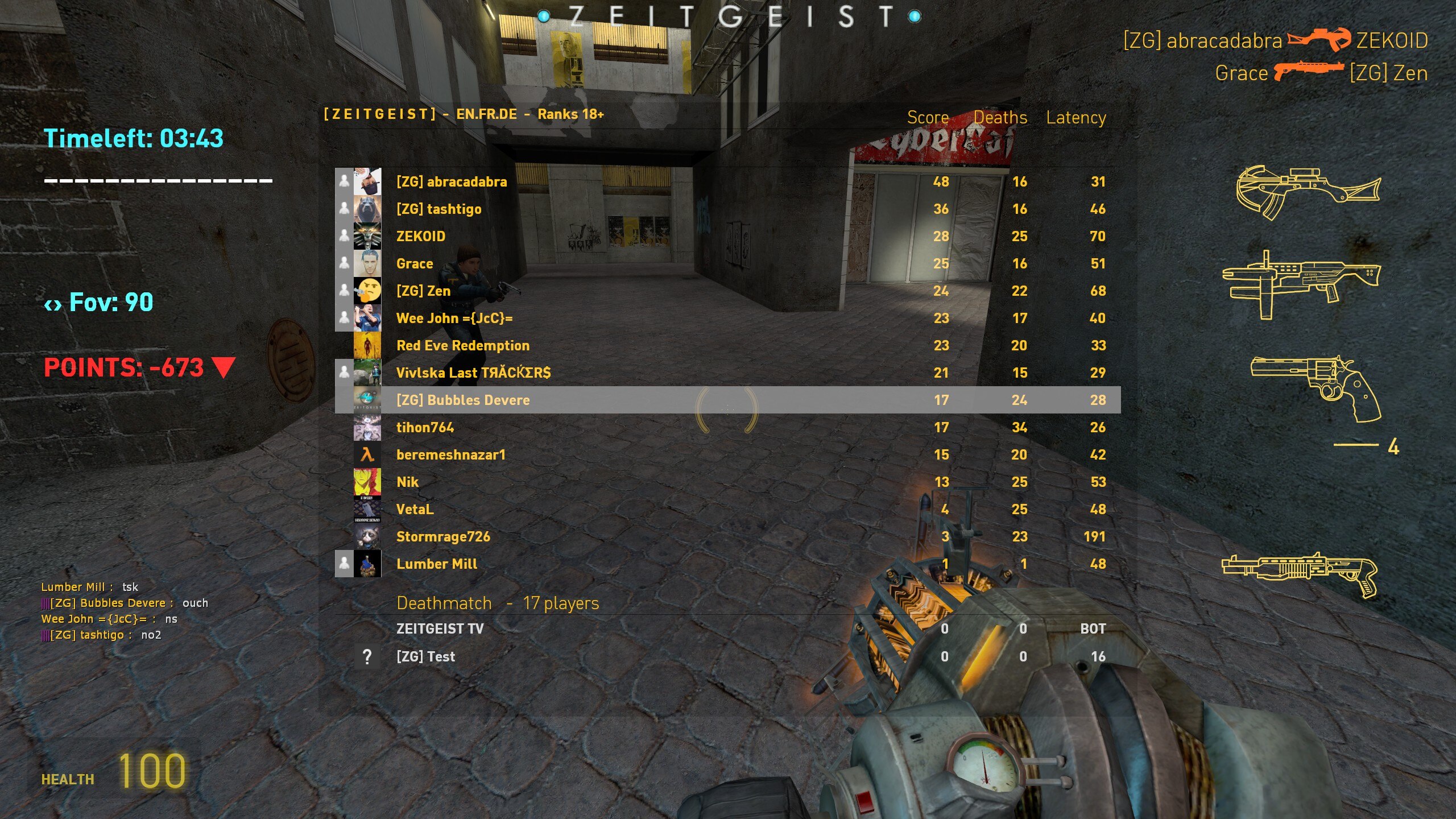Click the dashed timeleft progress bar

(x=156, y=180)
